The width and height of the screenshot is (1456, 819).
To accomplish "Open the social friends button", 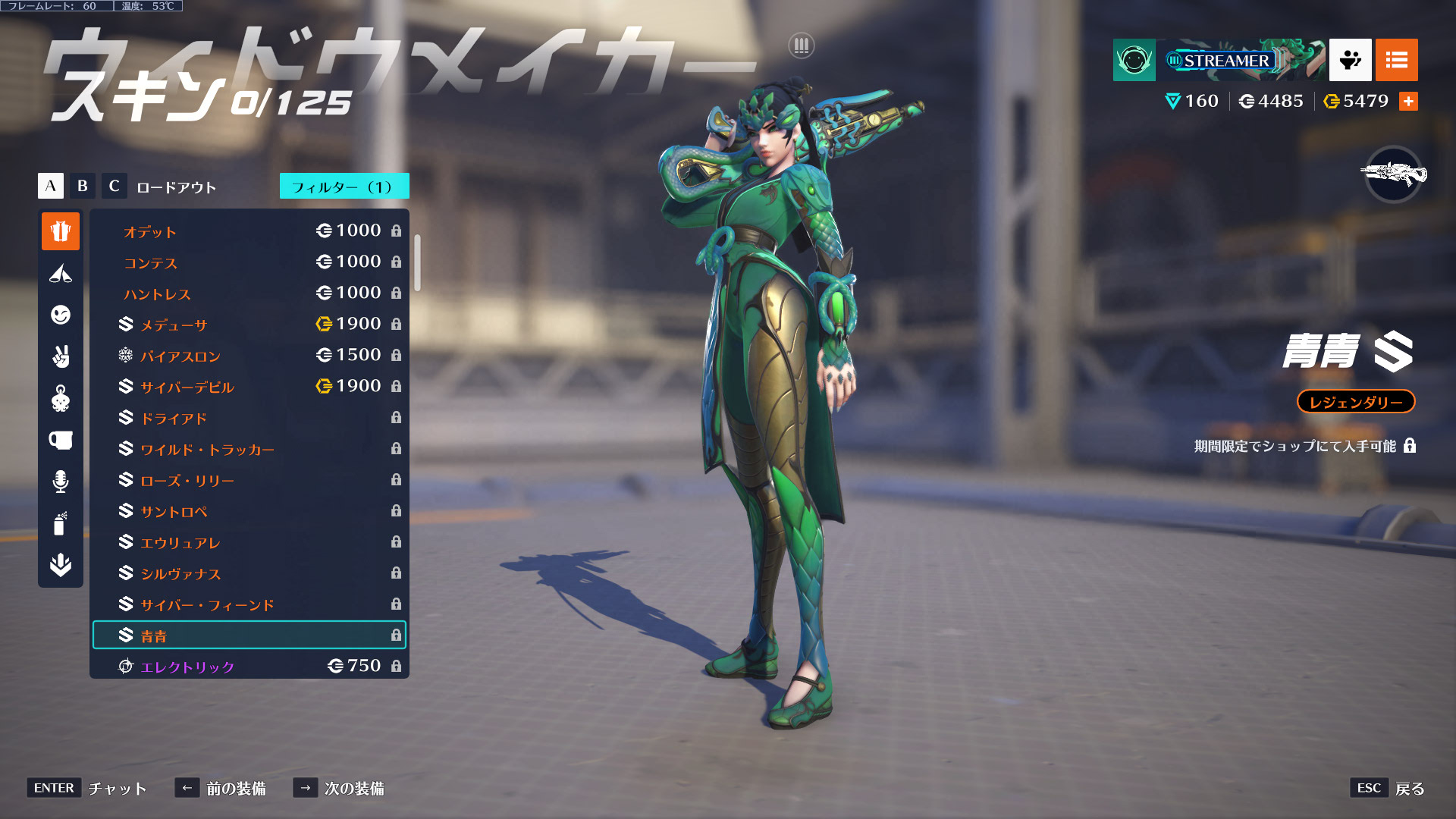I will click(1350, 60).
